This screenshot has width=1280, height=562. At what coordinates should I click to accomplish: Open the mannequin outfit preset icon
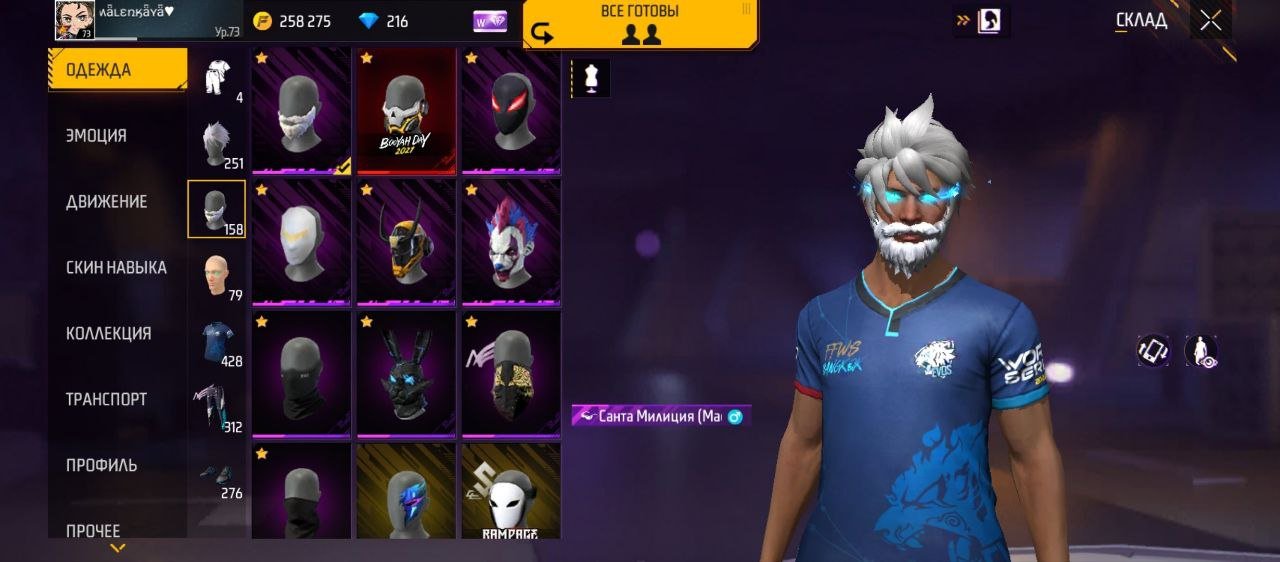pos(590,78)
